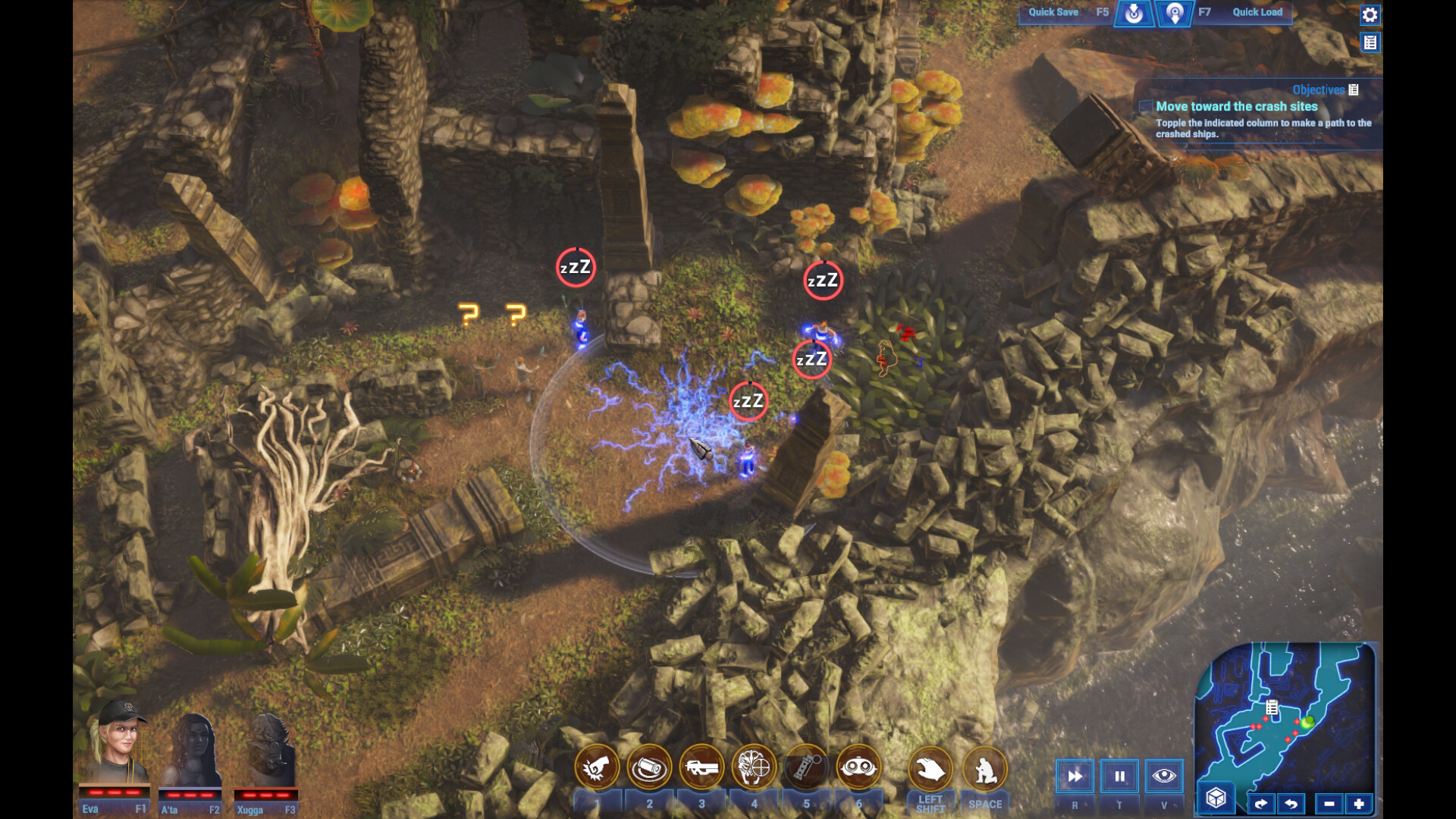Open the log via the clipboard icon
Image resolution: width=1456 pixels, height=819 pixels.
pyautogui.click(x=1372, y=42)
